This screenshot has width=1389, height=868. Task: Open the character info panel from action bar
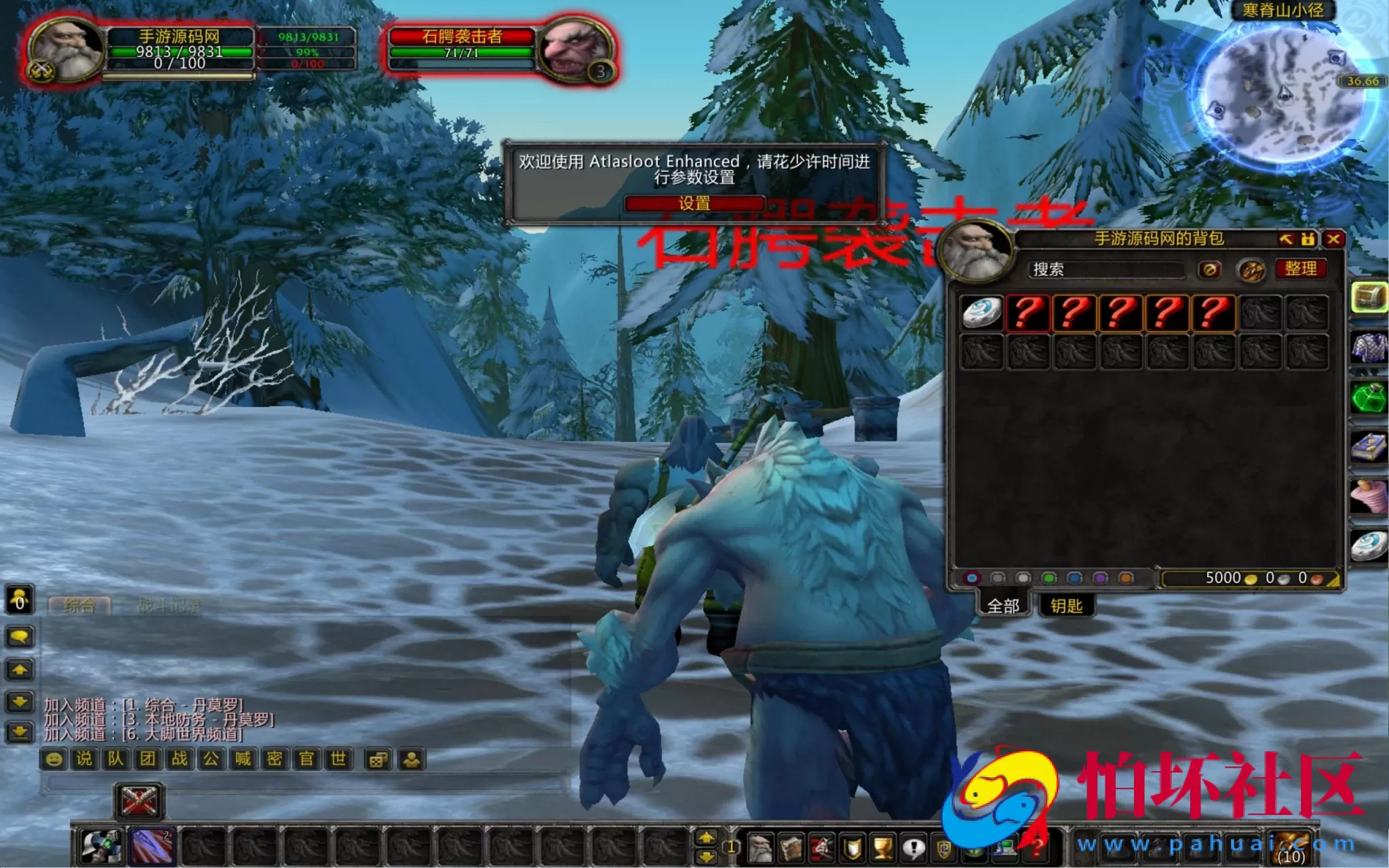tap(760, 848)
